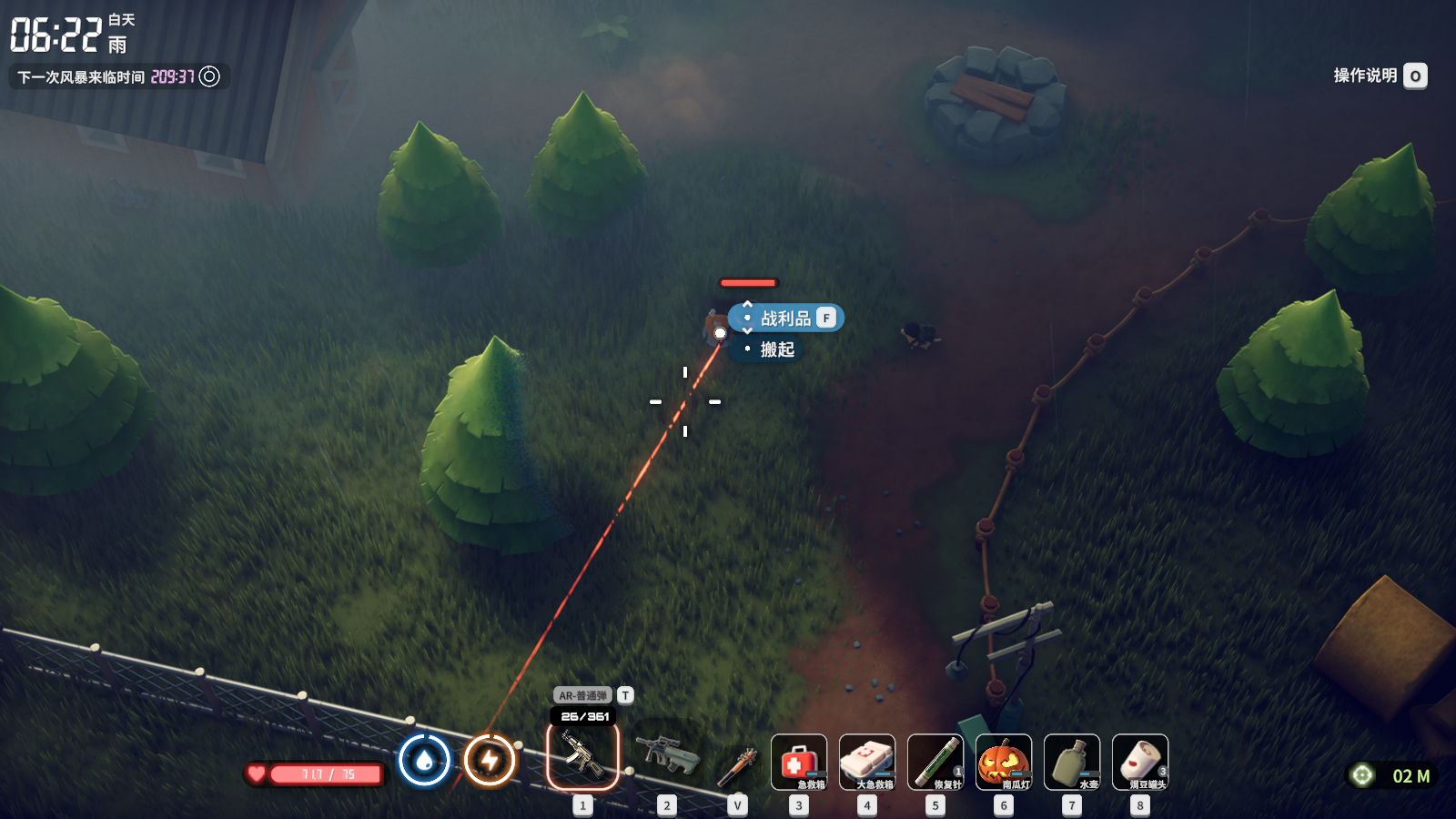Click the blue water droplet thirst icon
Viewport: 1456px width, 819px height.
[x=424, y=760]
